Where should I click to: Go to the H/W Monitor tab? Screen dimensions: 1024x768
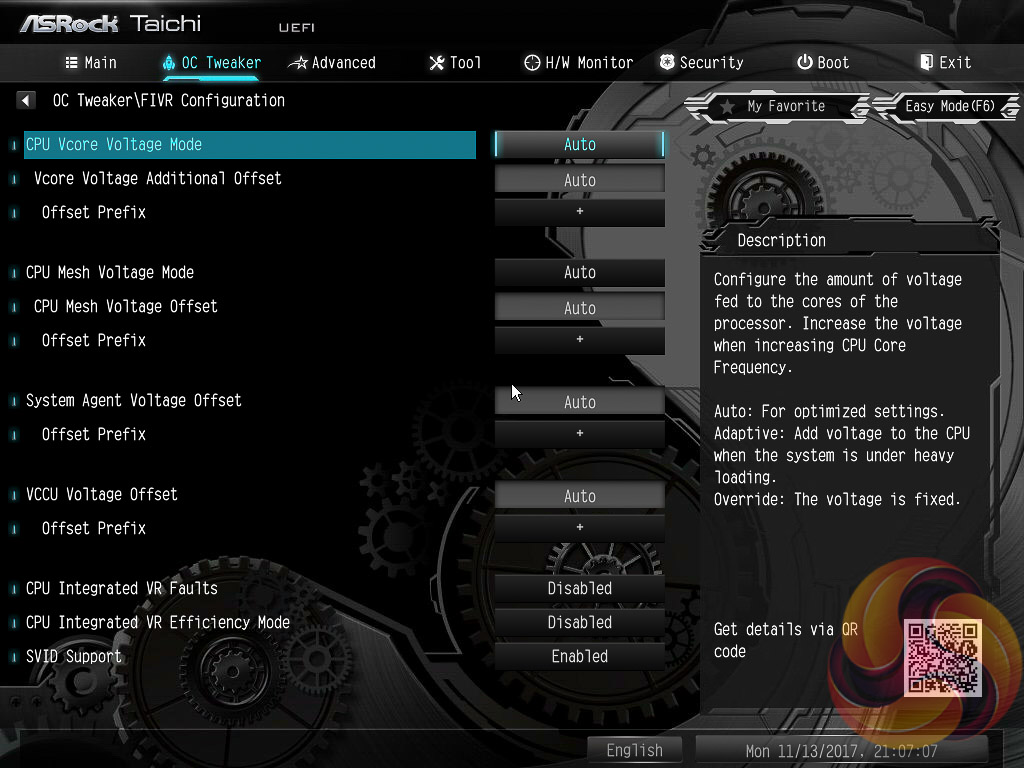pos(578,62)
